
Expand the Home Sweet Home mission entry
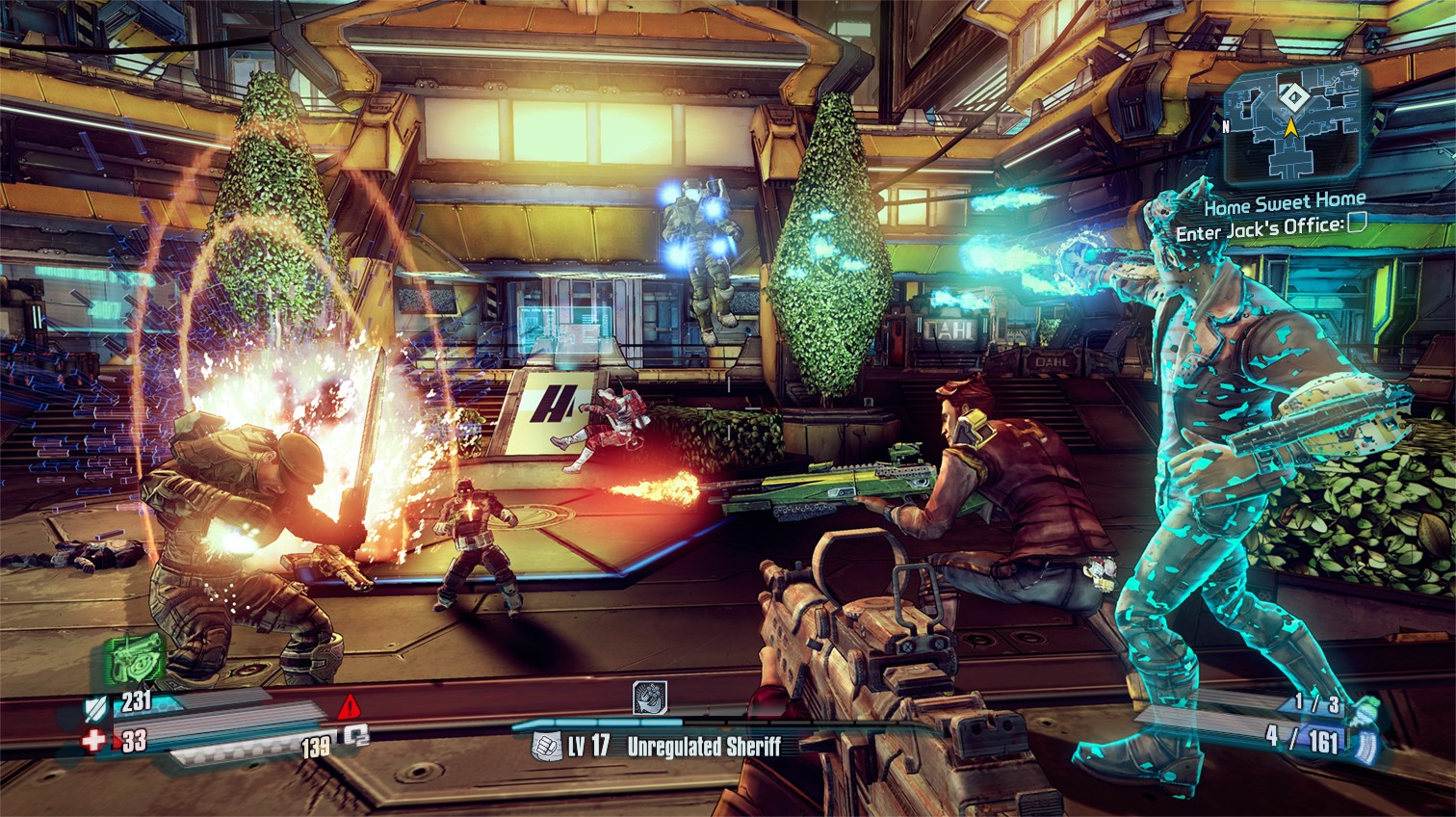coord(1283,205)
